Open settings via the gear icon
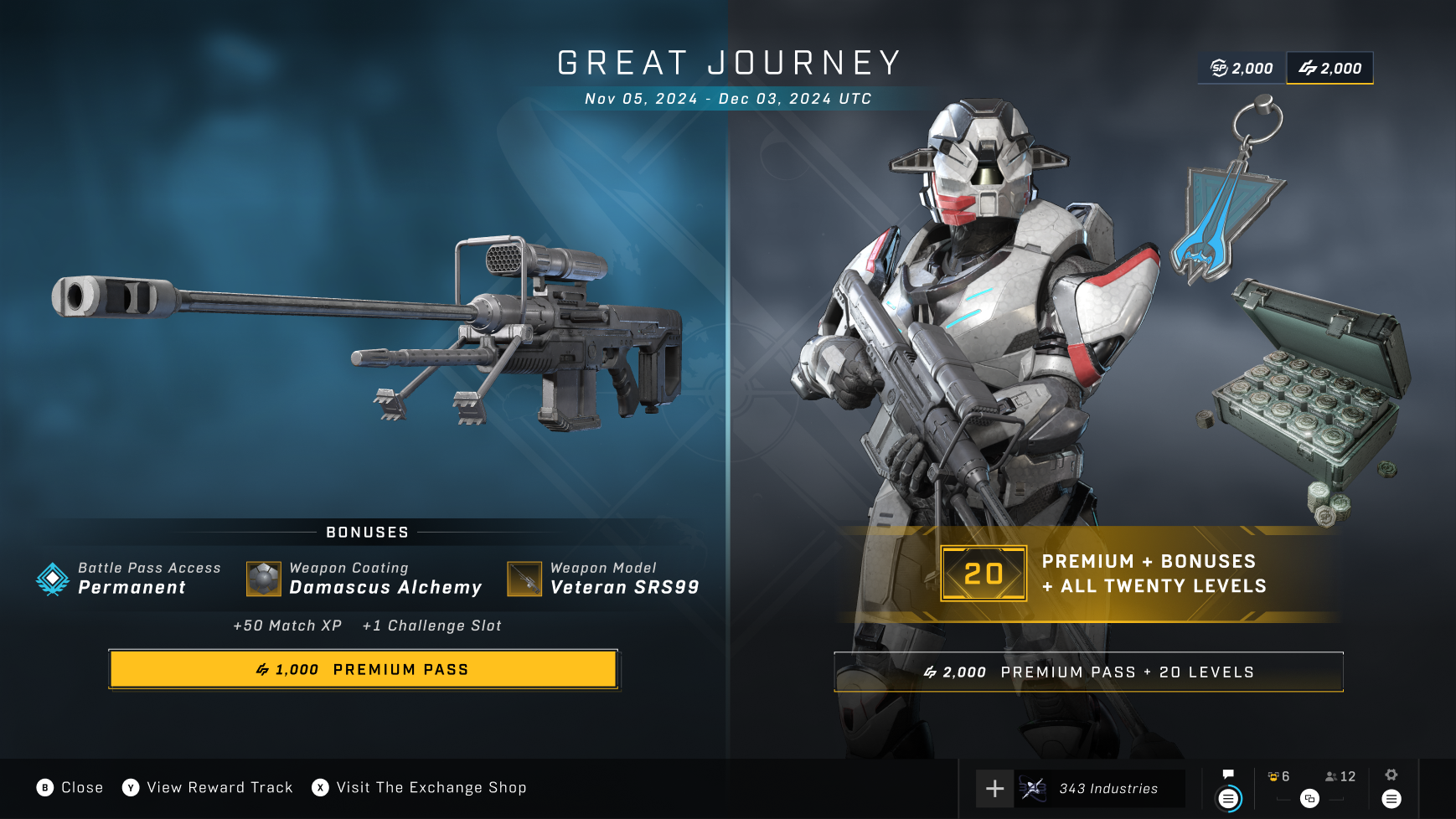1456x819 pixels. (1391, 775)
